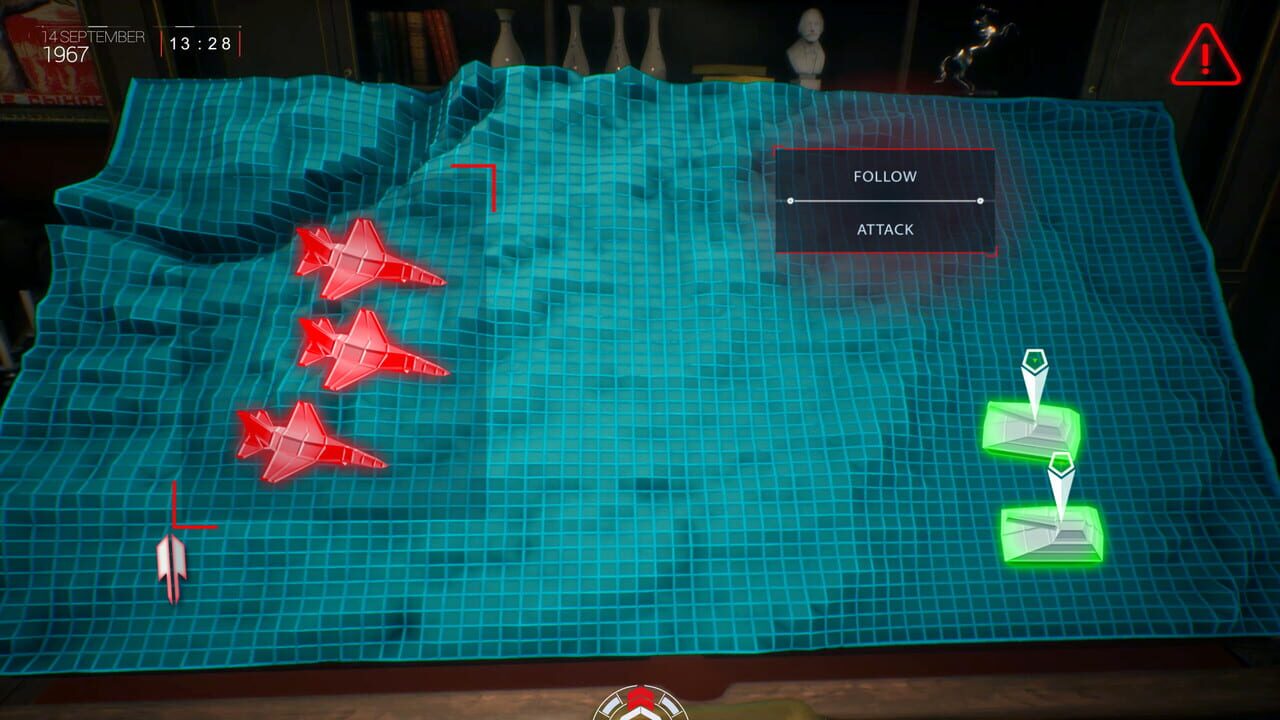The image size is (1280, 720).
Task: Open the command emblem at screen bottom
Action: [x=640, y=708]
